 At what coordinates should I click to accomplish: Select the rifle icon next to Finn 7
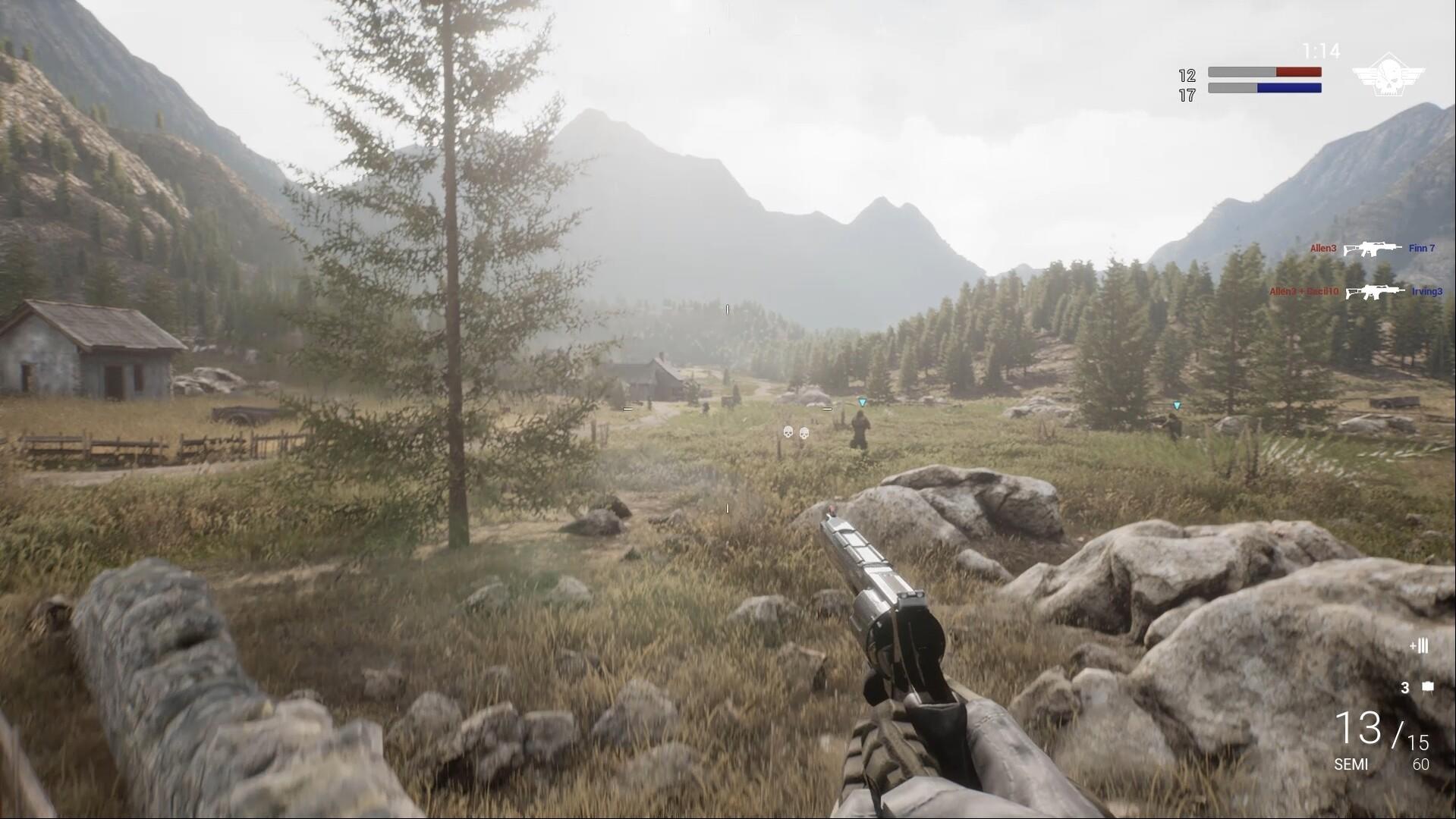point(1373,247)
